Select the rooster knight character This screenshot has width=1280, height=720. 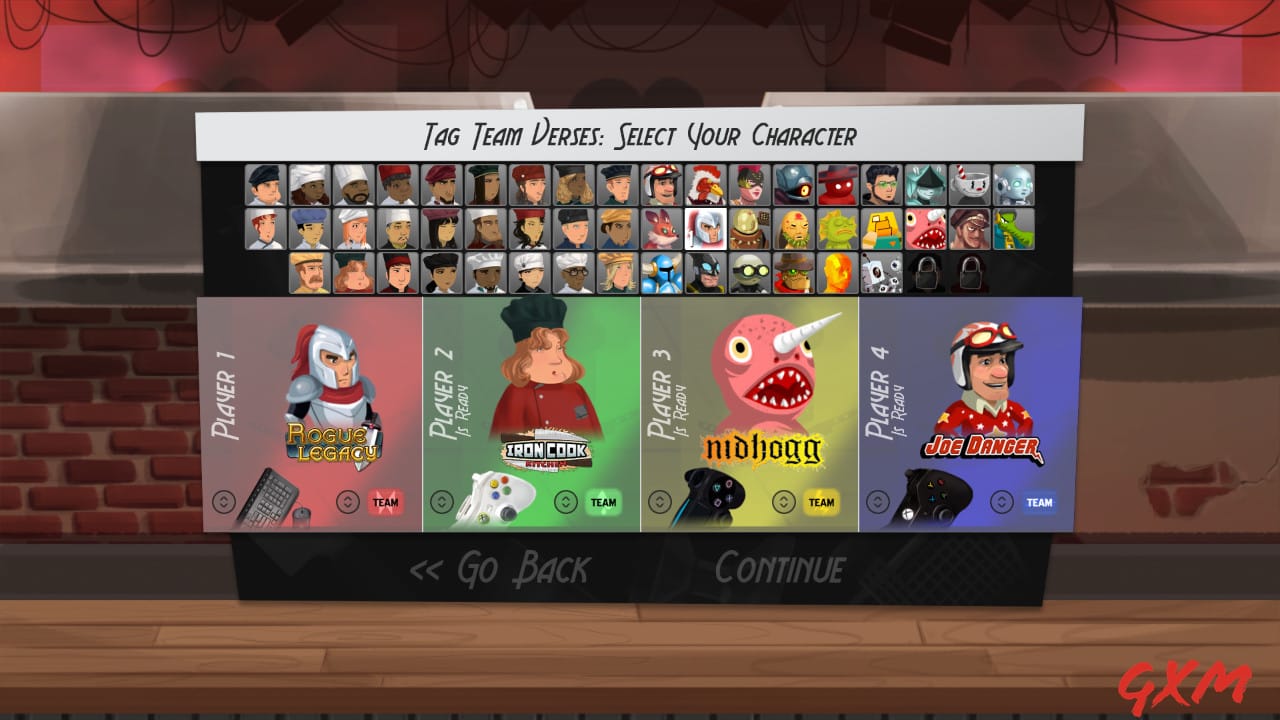(704, 186)
